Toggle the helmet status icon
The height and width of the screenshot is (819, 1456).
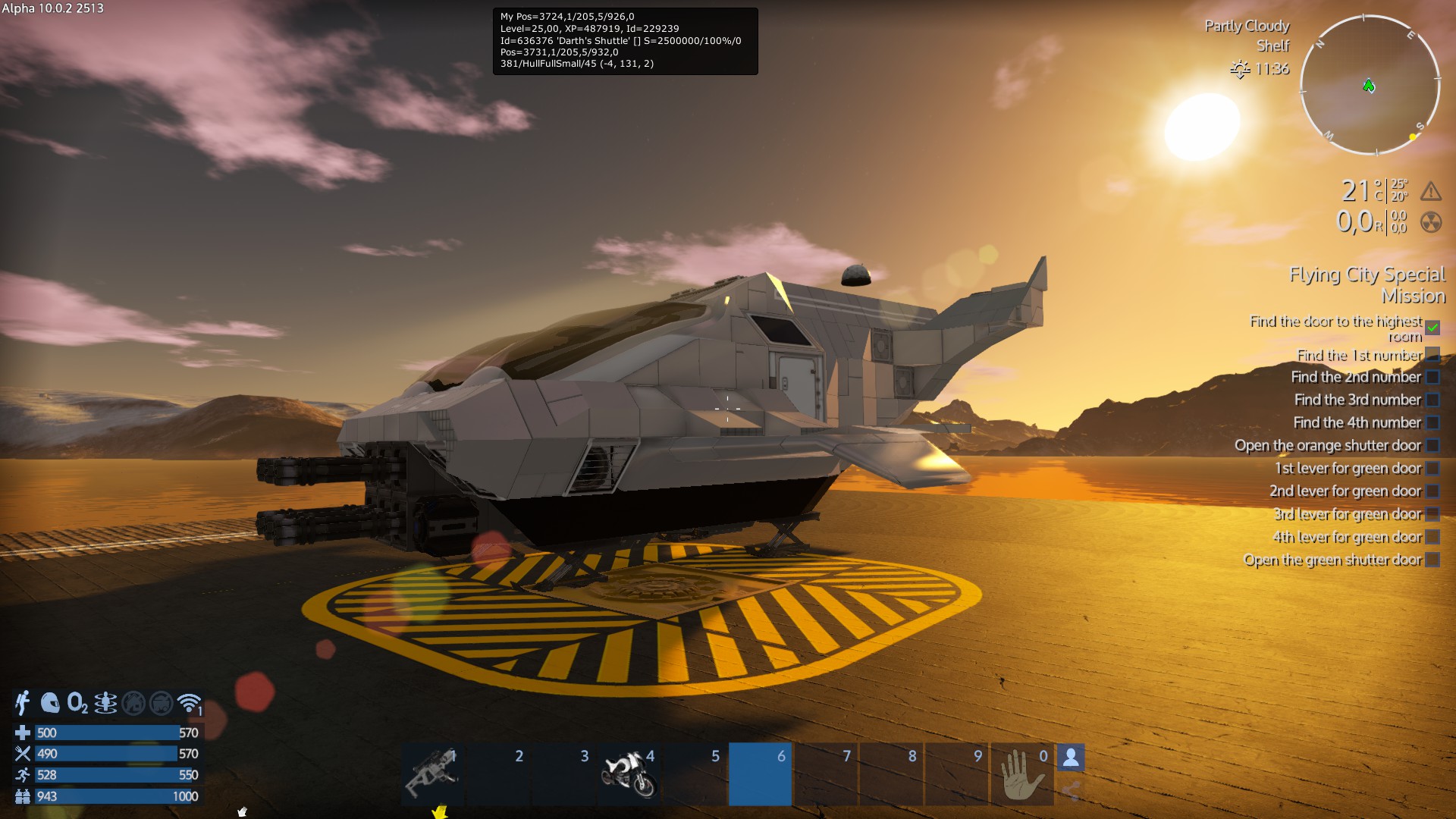(x=50, y=703)
